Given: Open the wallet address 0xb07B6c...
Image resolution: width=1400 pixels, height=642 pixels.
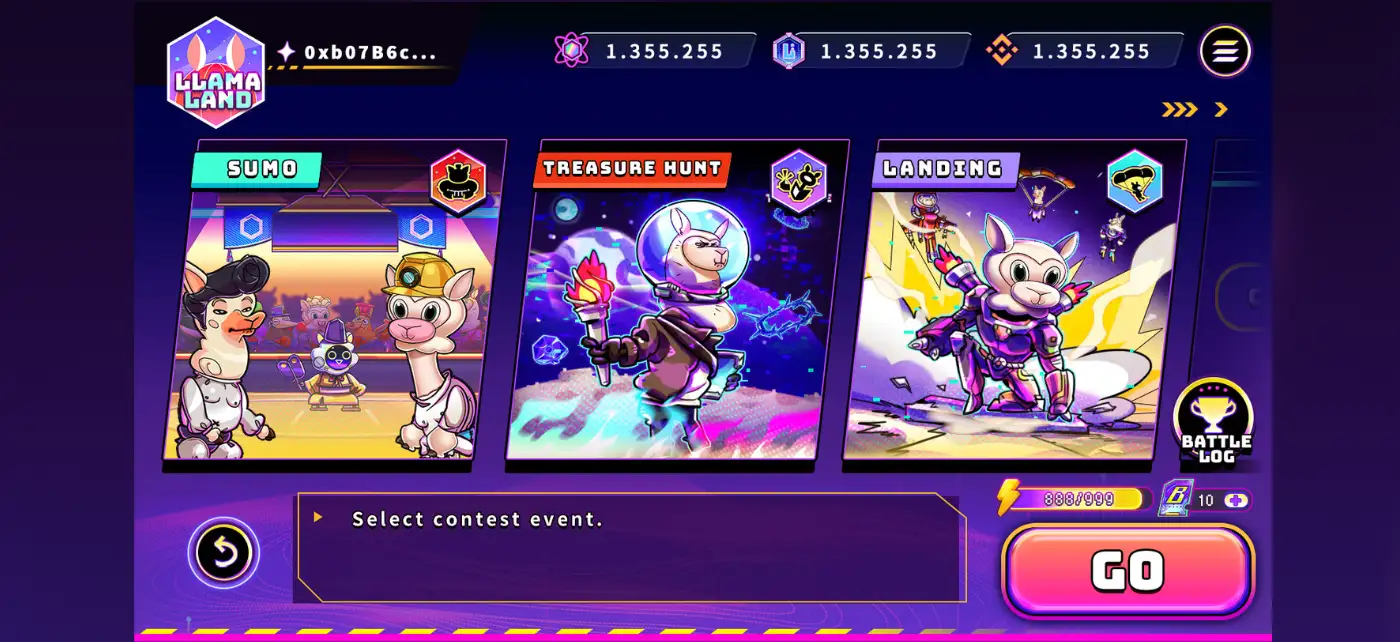Looking at the screenshot, I should point(369,52).
